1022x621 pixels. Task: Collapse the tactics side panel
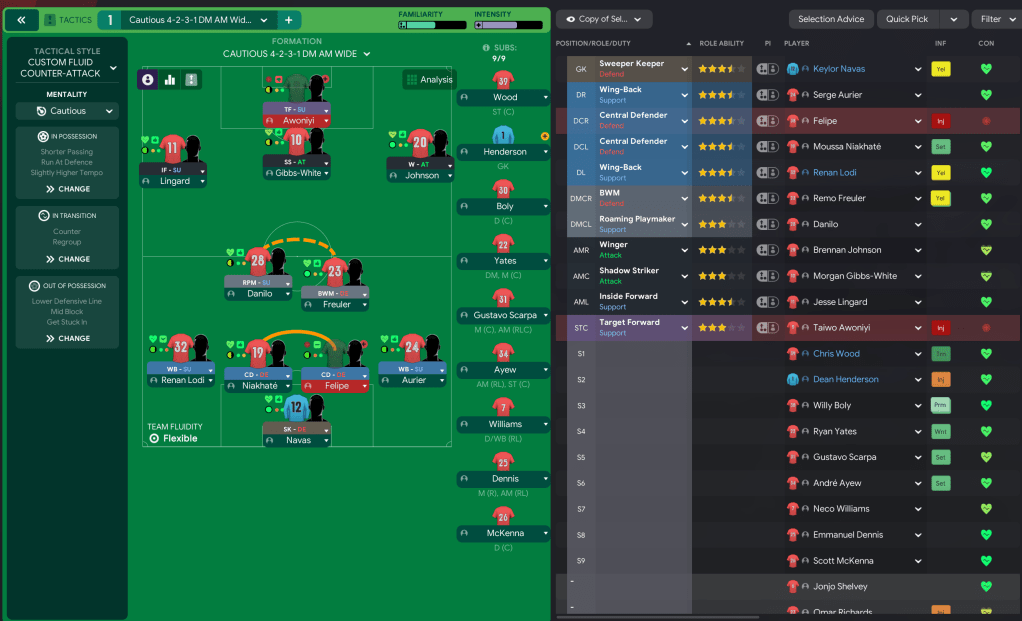coord(21,20)
